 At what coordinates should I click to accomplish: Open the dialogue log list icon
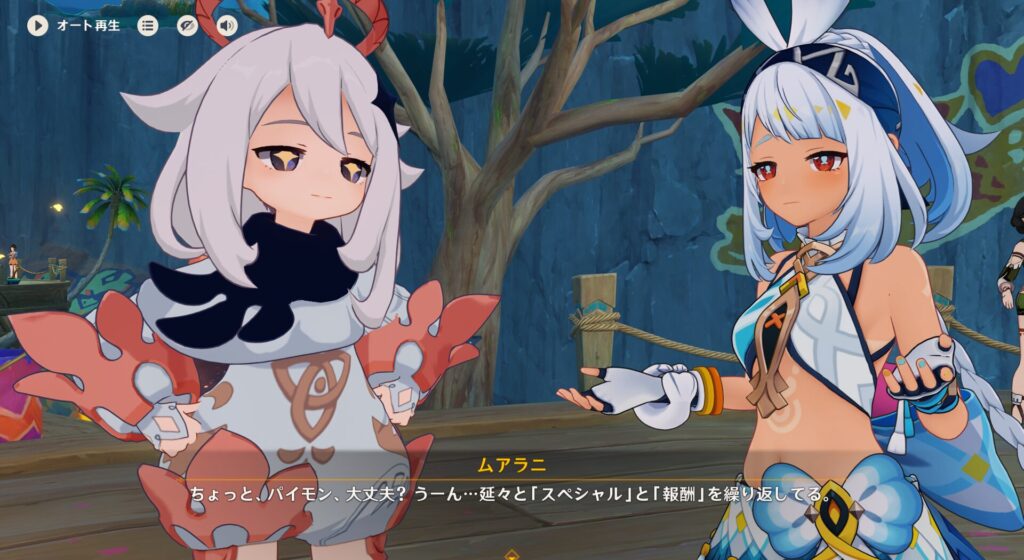(x=148, y=25)
